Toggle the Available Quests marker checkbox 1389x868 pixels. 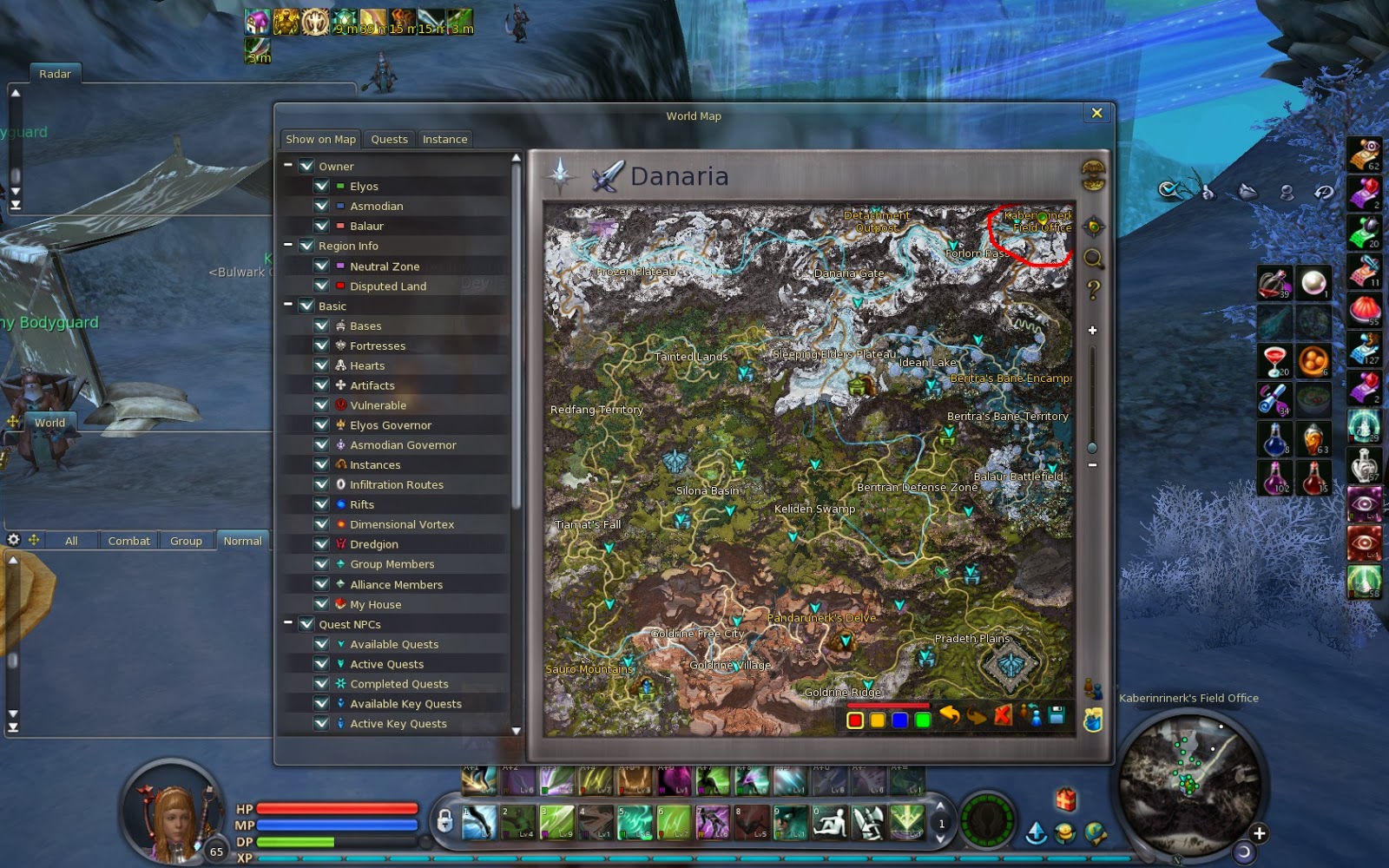coord(322,644)
